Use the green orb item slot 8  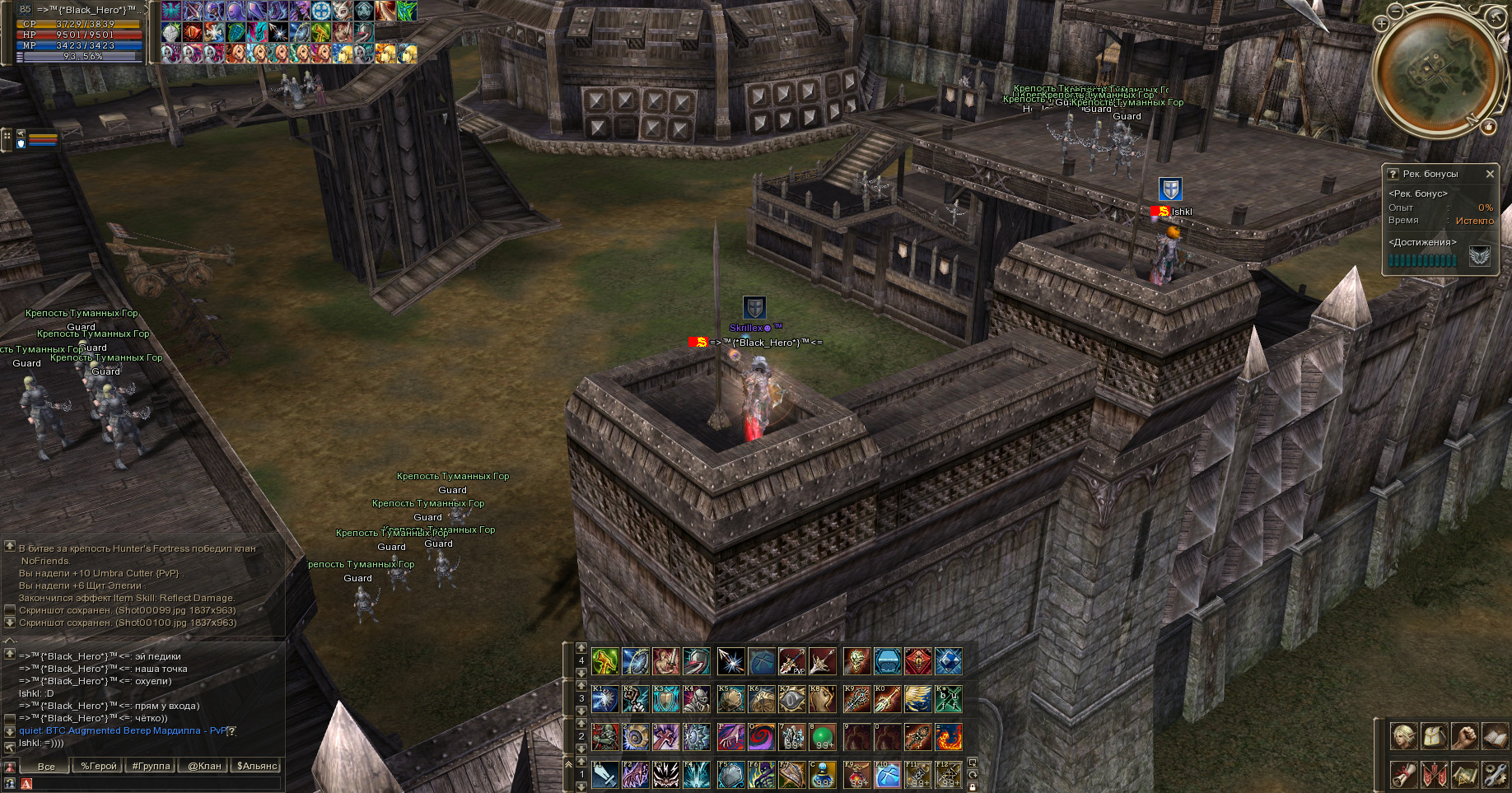pyautogui.click(x=822, y=737)
